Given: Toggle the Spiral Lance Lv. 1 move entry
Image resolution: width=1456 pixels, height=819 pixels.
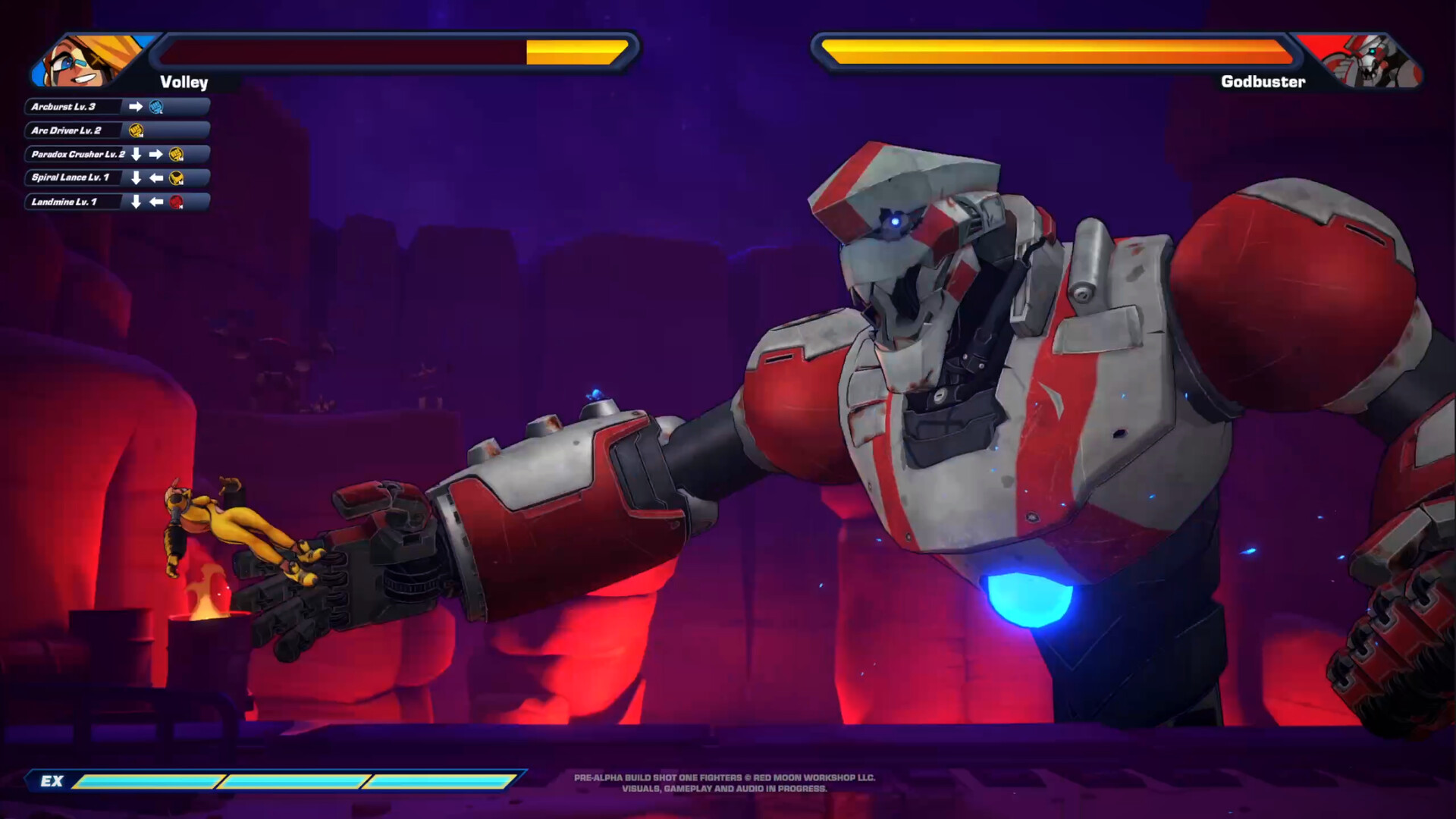Looking at the screenshot, I should click(x=72, y=178).
